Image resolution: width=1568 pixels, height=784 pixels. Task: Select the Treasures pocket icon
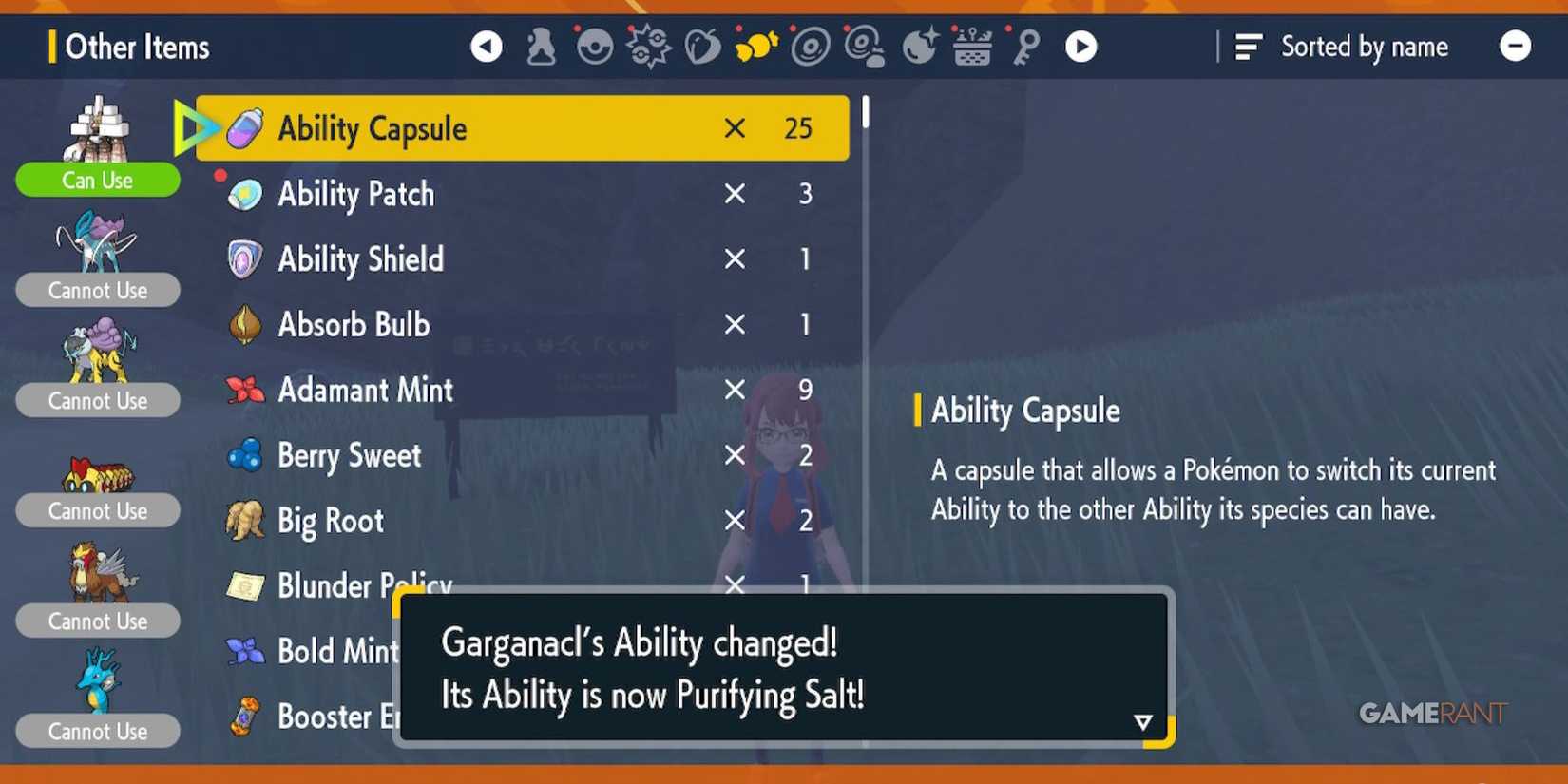pos(920,46)
